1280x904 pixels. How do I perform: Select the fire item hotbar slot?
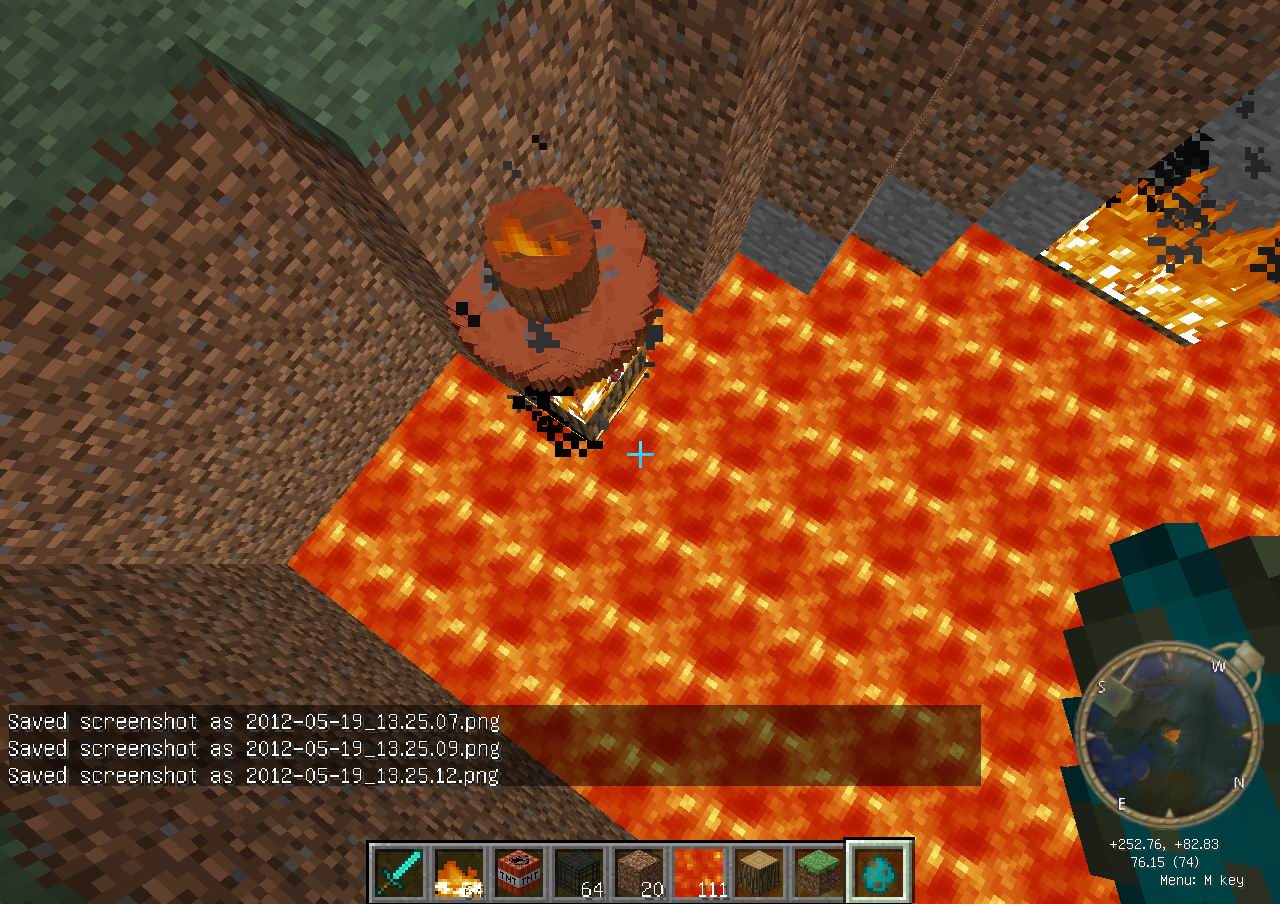point(459,872)
